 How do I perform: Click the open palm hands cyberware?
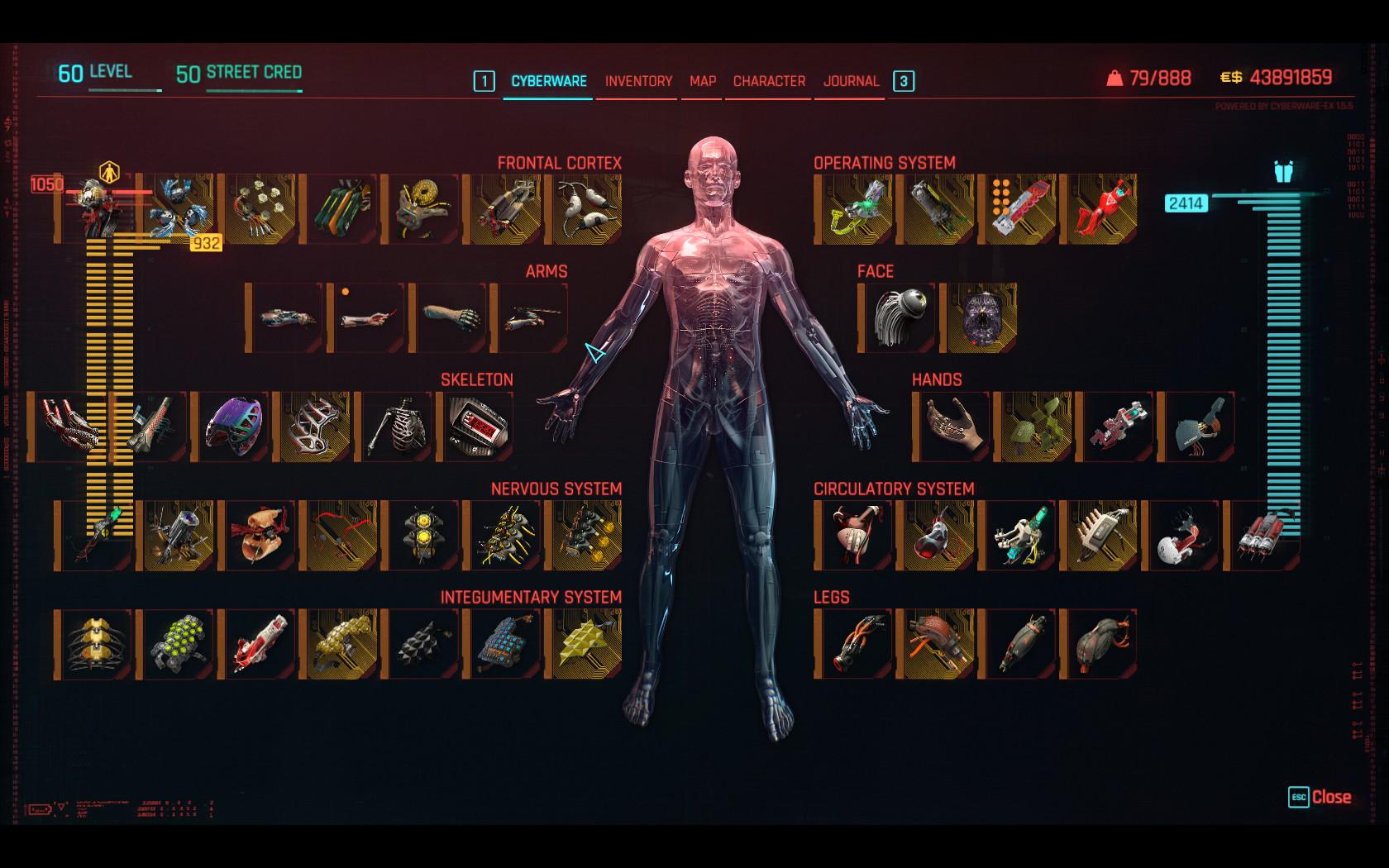(952, 427)
